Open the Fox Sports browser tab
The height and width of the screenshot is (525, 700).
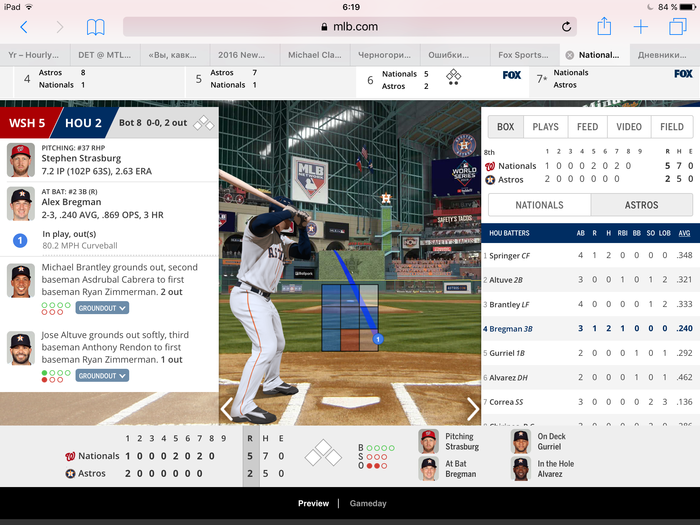(x=523, y=55)
